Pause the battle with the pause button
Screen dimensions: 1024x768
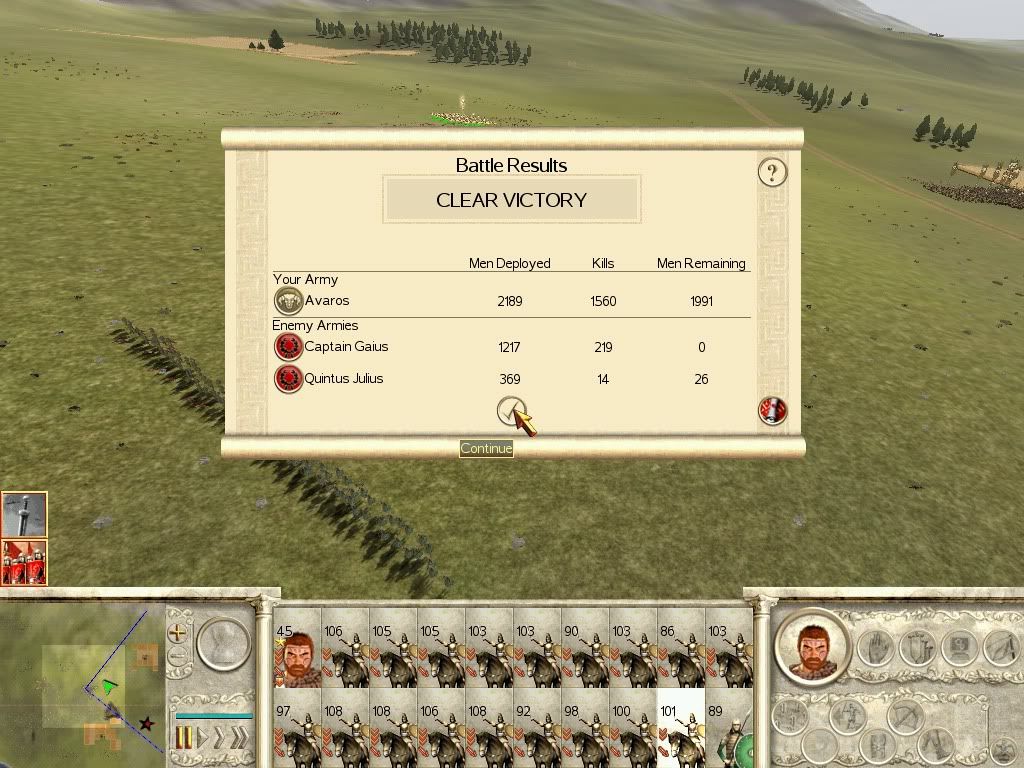click(x=184, y=738)
